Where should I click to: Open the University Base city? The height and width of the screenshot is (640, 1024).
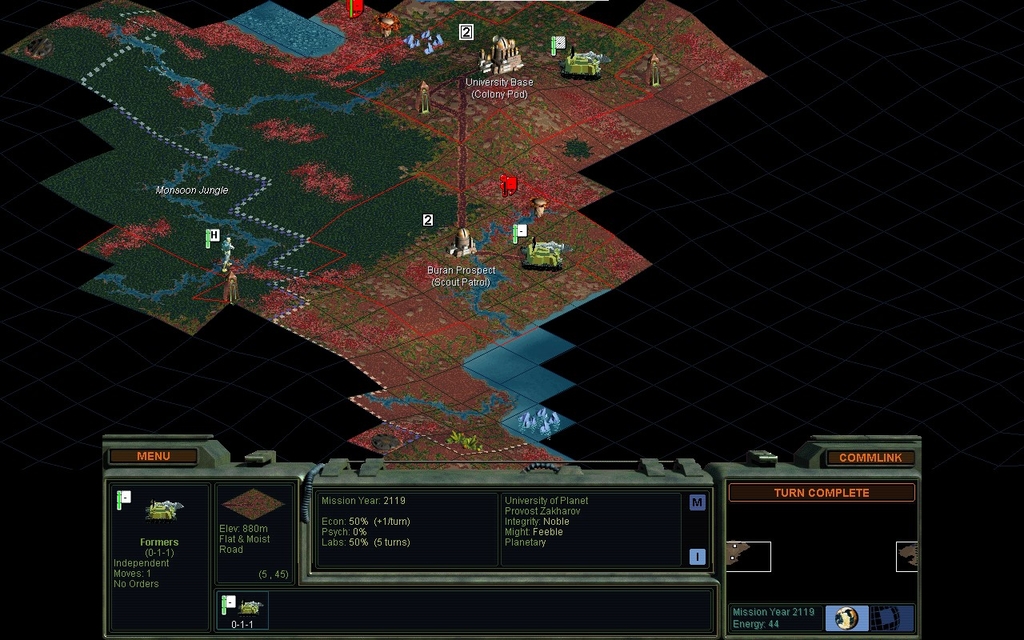500,55
